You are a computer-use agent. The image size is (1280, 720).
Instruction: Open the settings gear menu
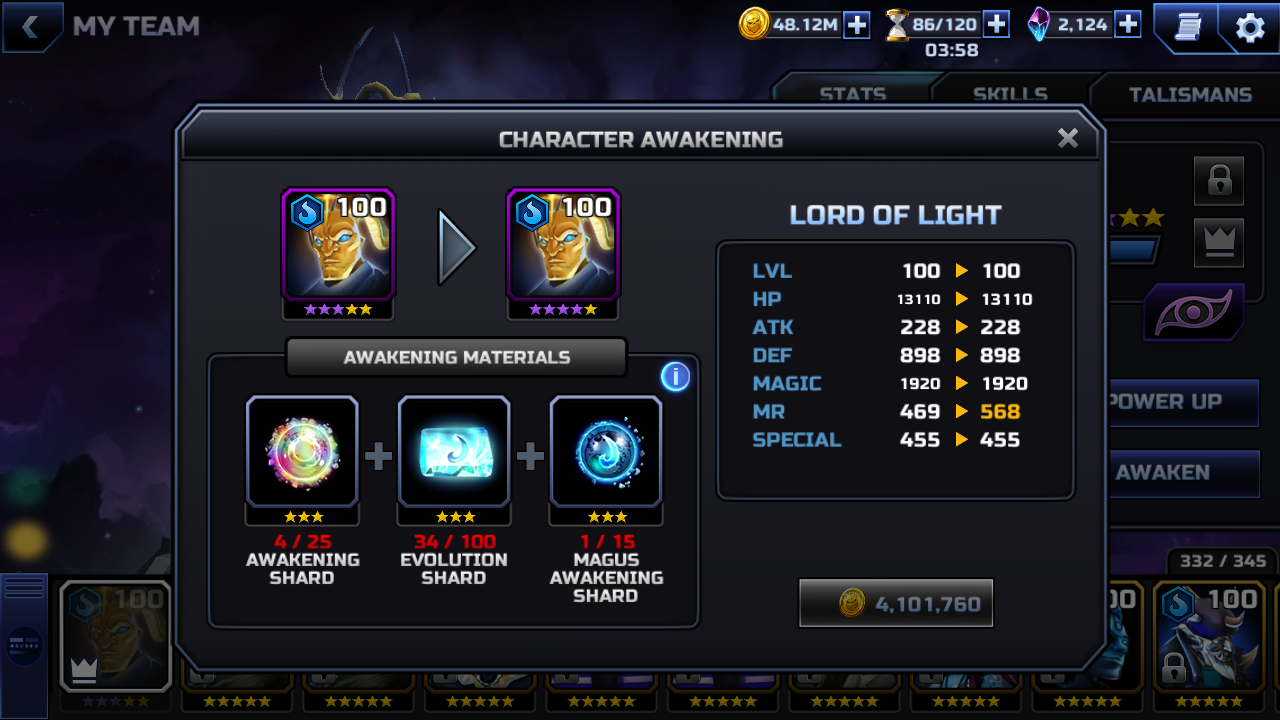1250,28
